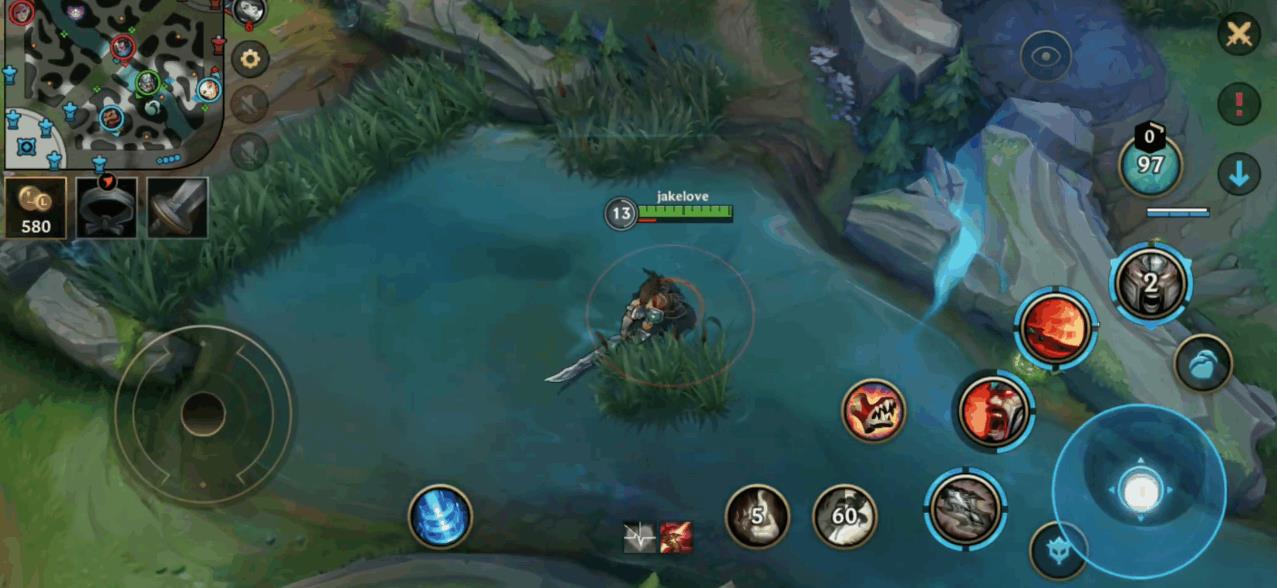
Task: Open the gear settings menu
Action: click(250, 59)
